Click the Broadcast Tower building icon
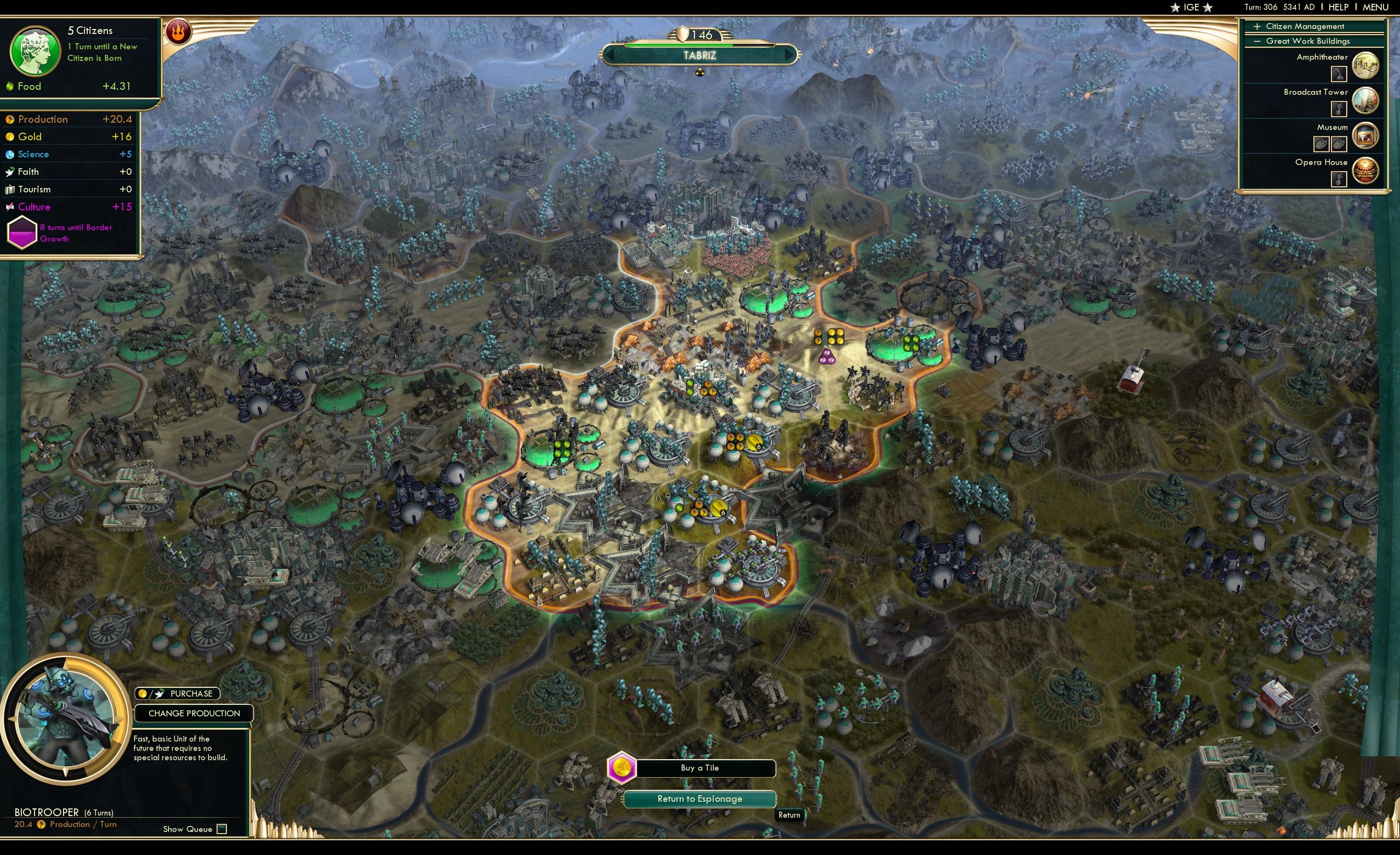Image resolution: width=1400 pixels, height=855 pixels. point(1364,100)
